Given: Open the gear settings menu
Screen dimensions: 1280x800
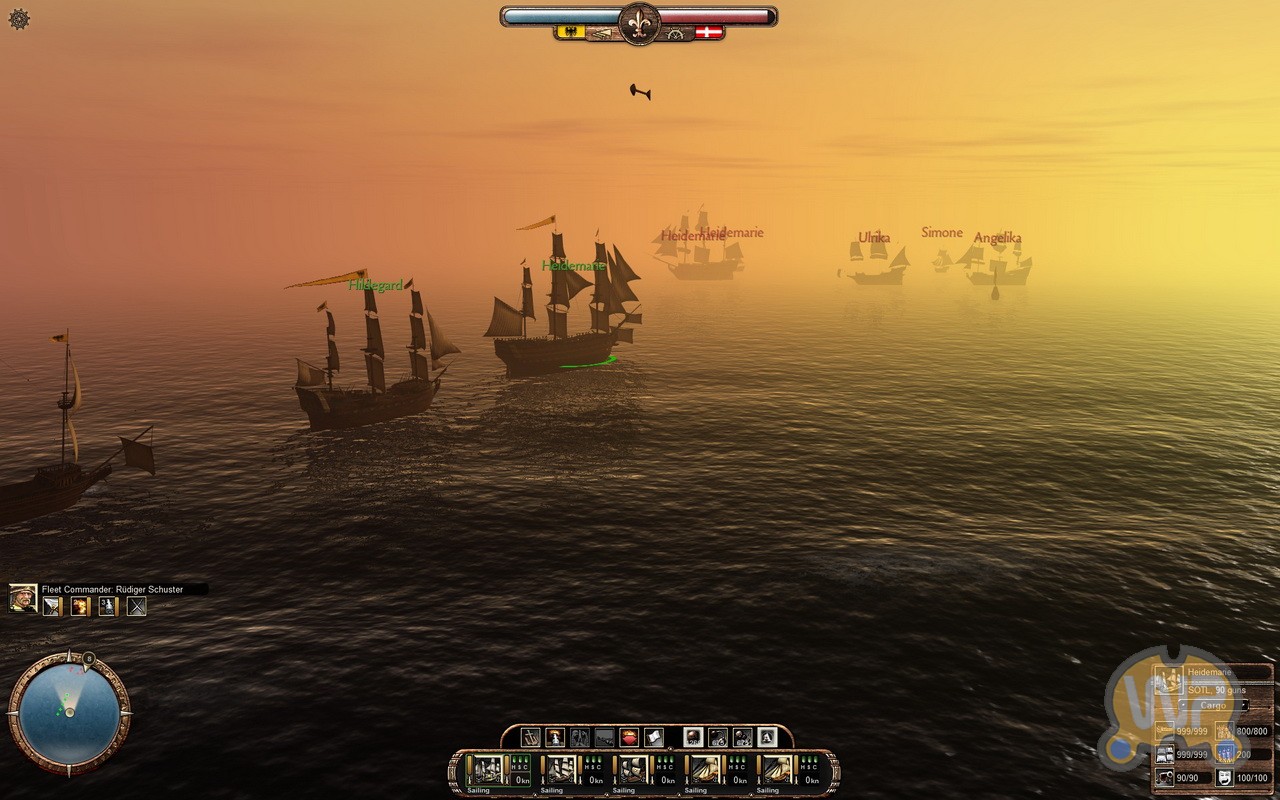Looking at the screenshot, I should (x=19, y=19).
